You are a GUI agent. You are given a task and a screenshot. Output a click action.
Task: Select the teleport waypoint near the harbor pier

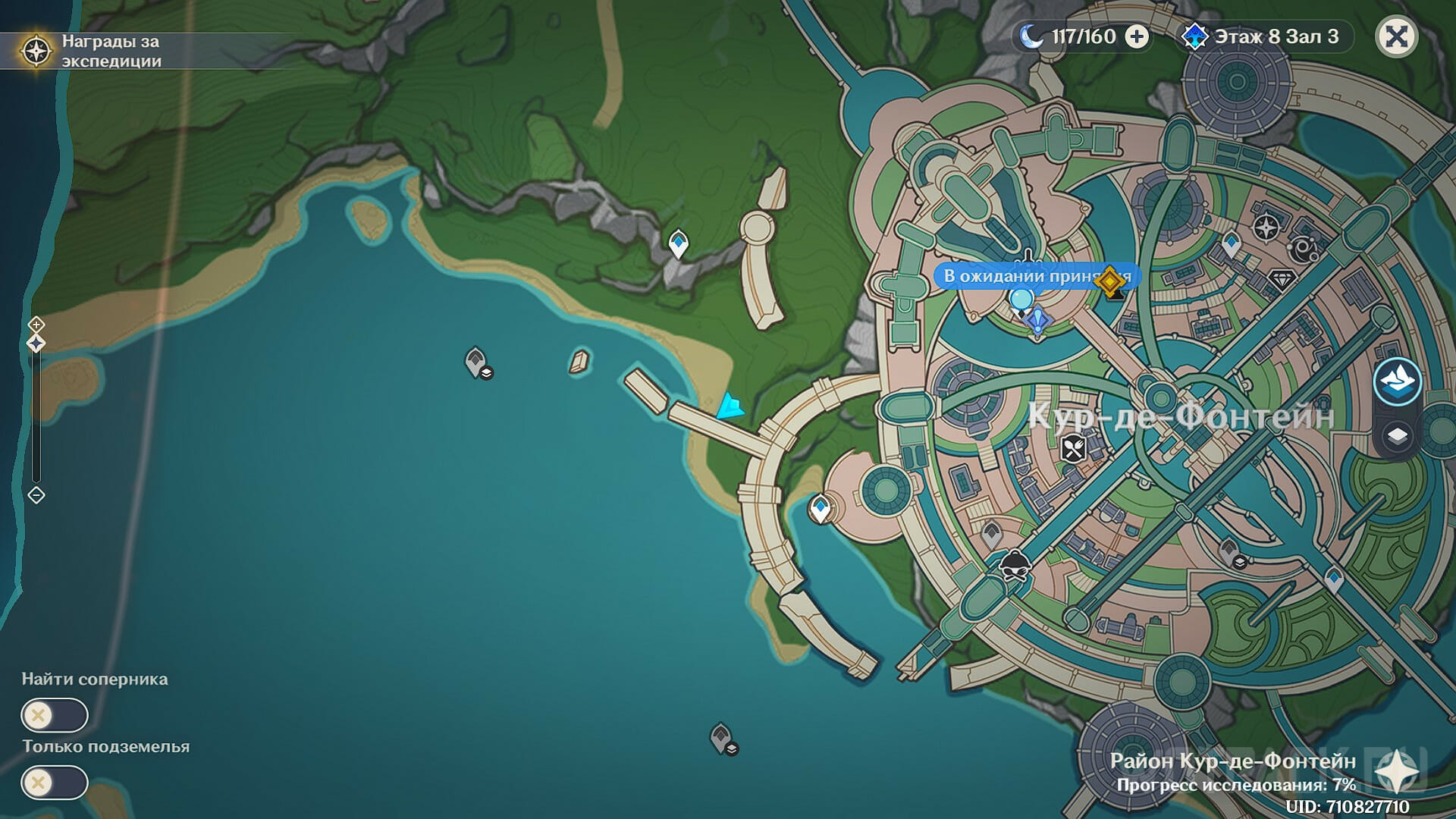coord(820,508)
